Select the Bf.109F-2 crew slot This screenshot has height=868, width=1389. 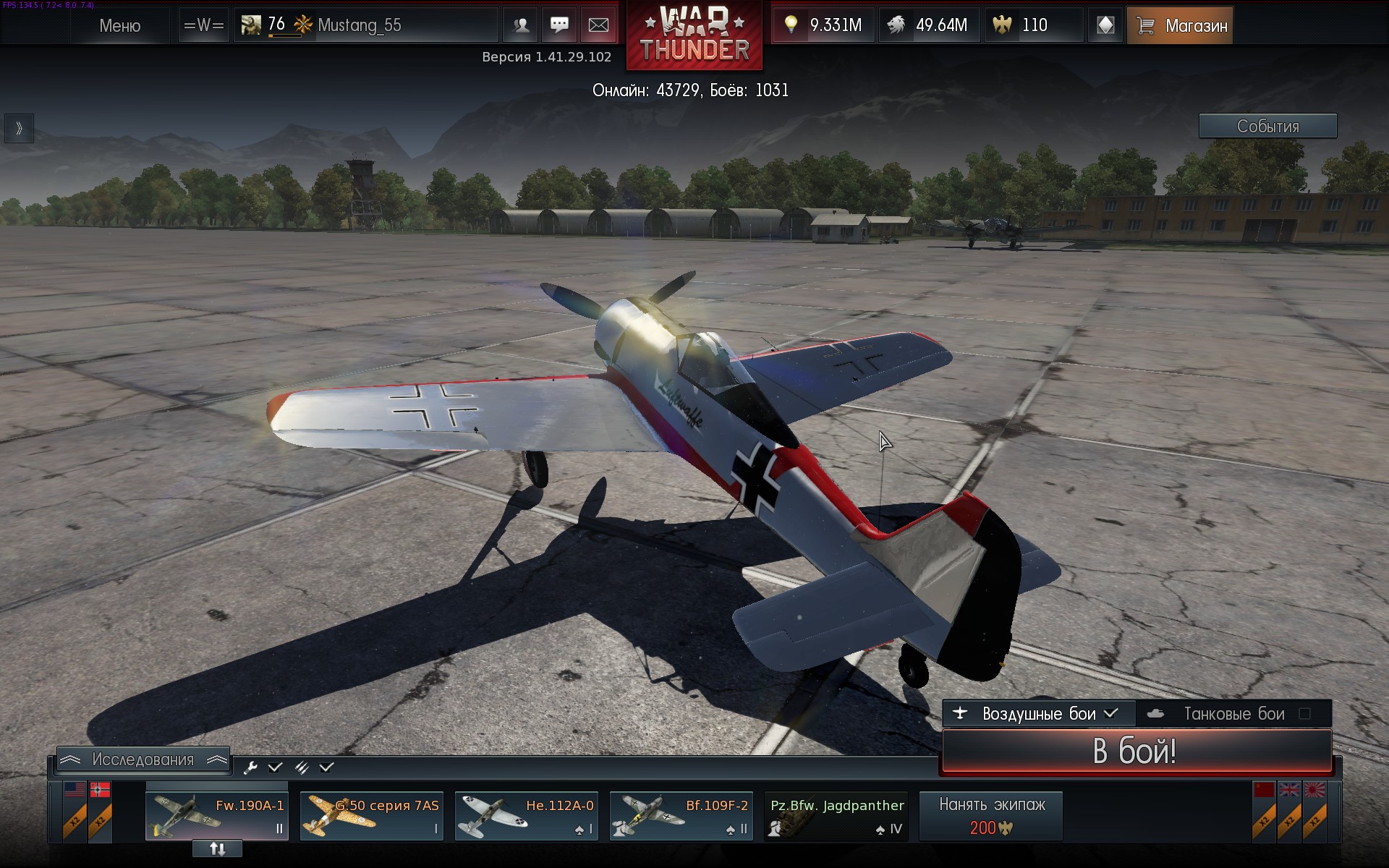point(681,816)
